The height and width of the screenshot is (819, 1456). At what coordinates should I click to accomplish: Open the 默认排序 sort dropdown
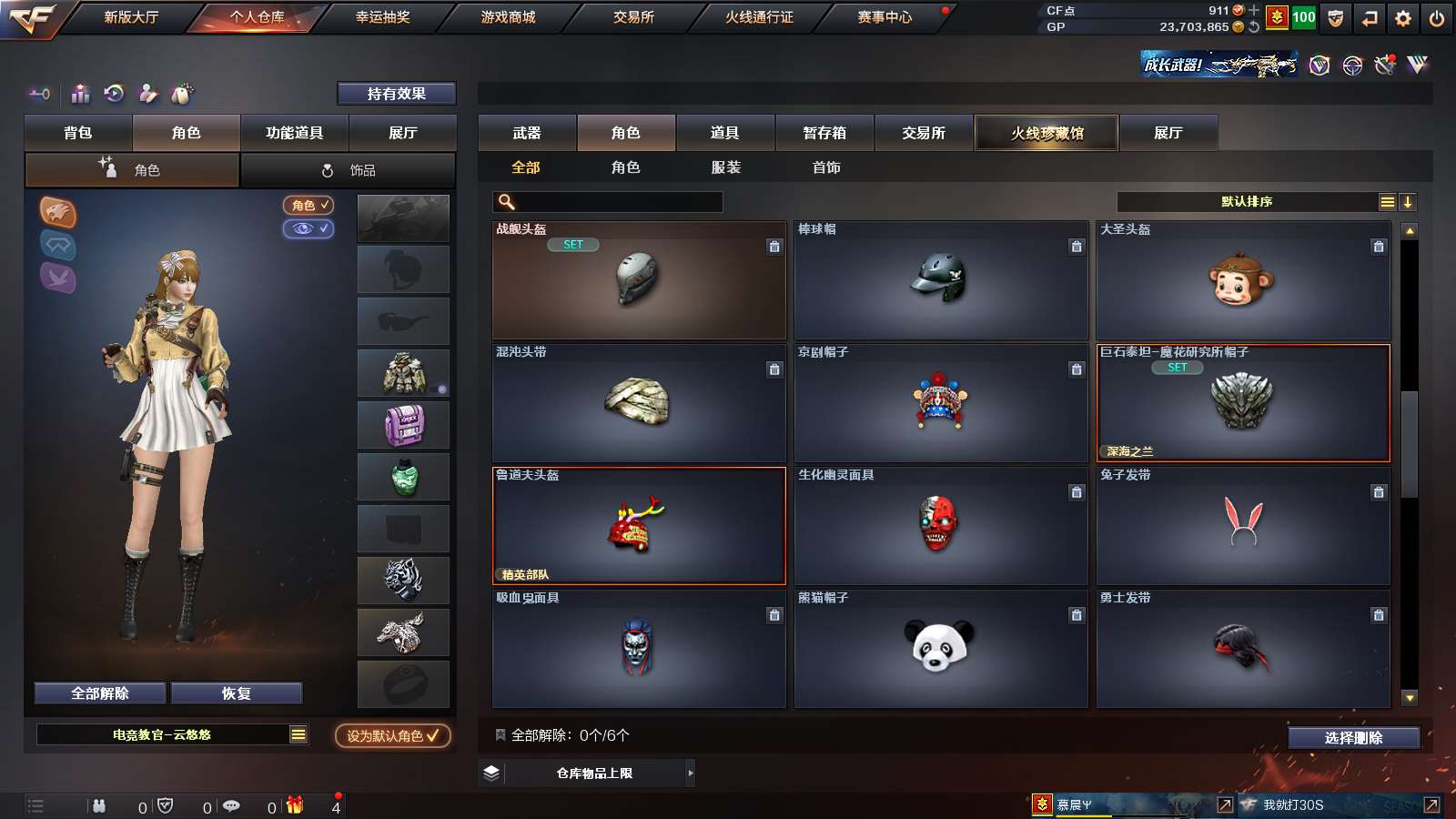pyautogui.click(x=1247, y=202)
